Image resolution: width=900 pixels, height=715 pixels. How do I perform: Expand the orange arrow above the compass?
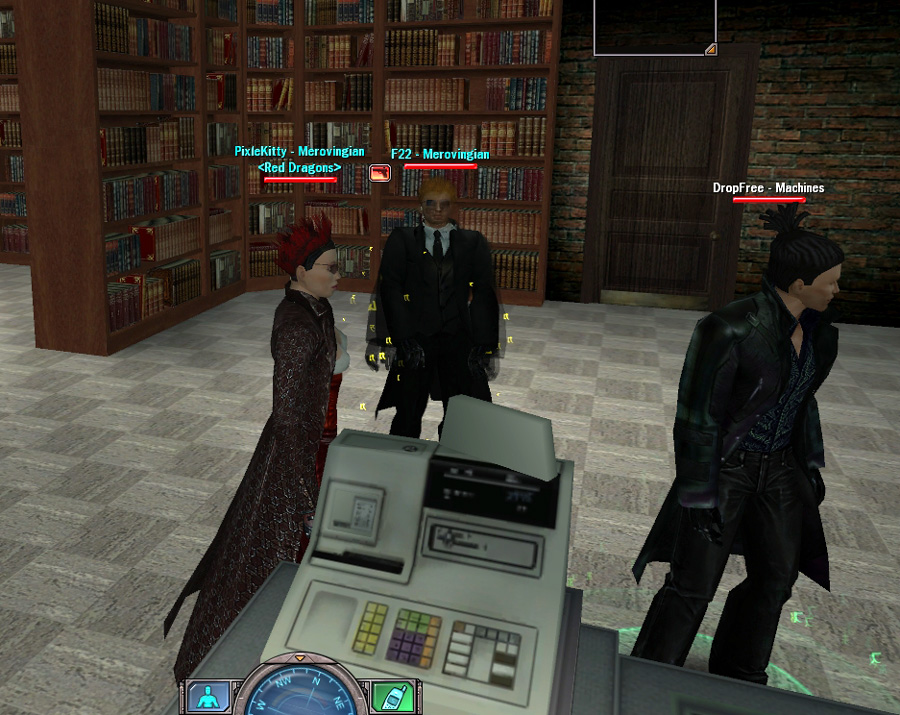298,657
